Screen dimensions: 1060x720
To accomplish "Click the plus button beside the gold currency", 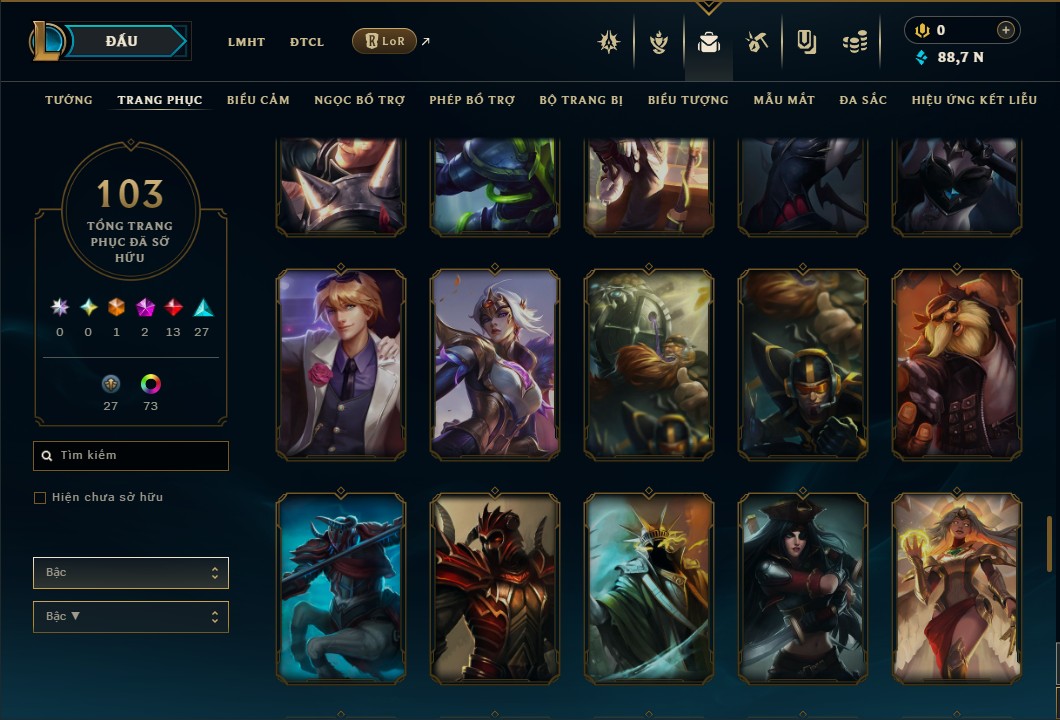I will [1006, 31].
